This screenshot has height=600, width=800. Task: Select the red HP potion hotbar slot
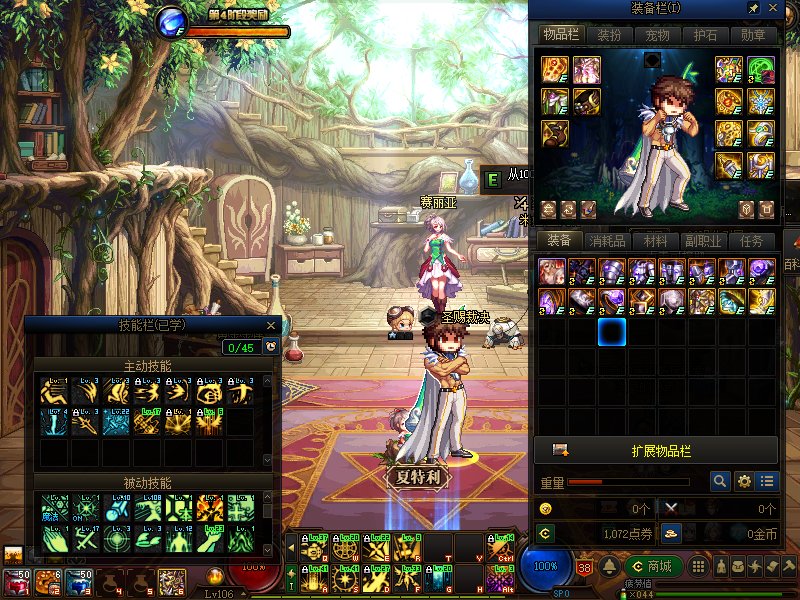pos(18,581)
